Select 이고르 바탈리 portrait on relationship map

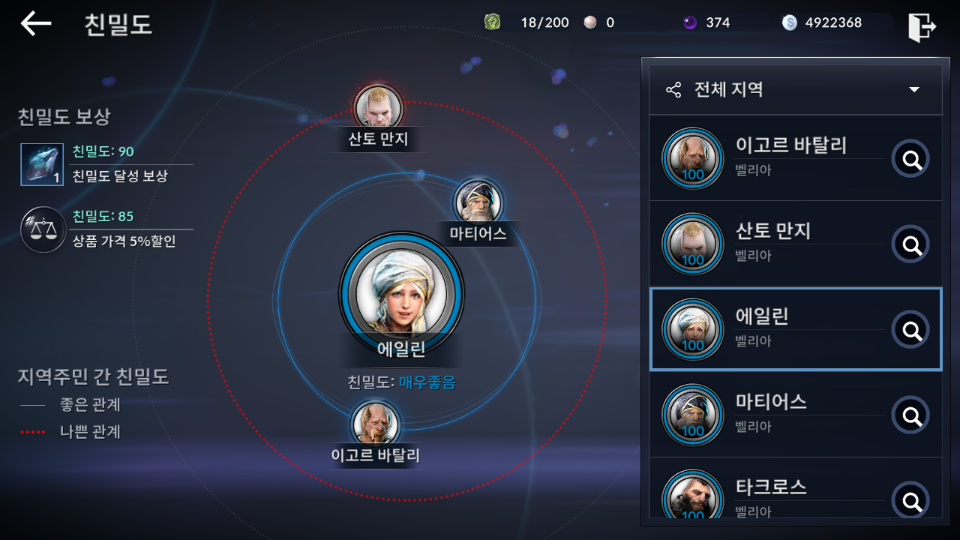376,424
